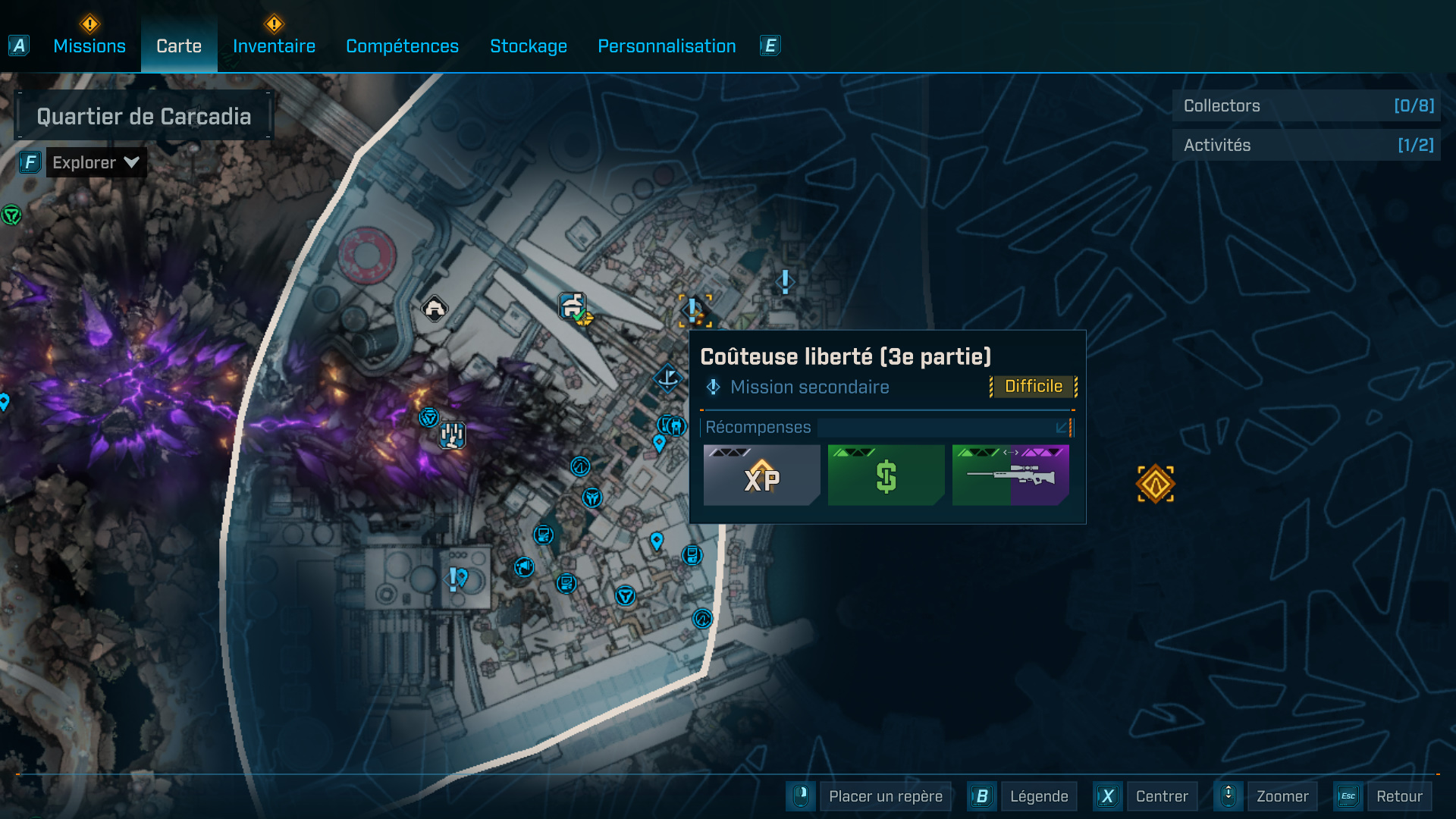This screenshot has width=1456, height=819.
Task: Click the purple sniper rifle reward card
Action: coord(1010,475)
